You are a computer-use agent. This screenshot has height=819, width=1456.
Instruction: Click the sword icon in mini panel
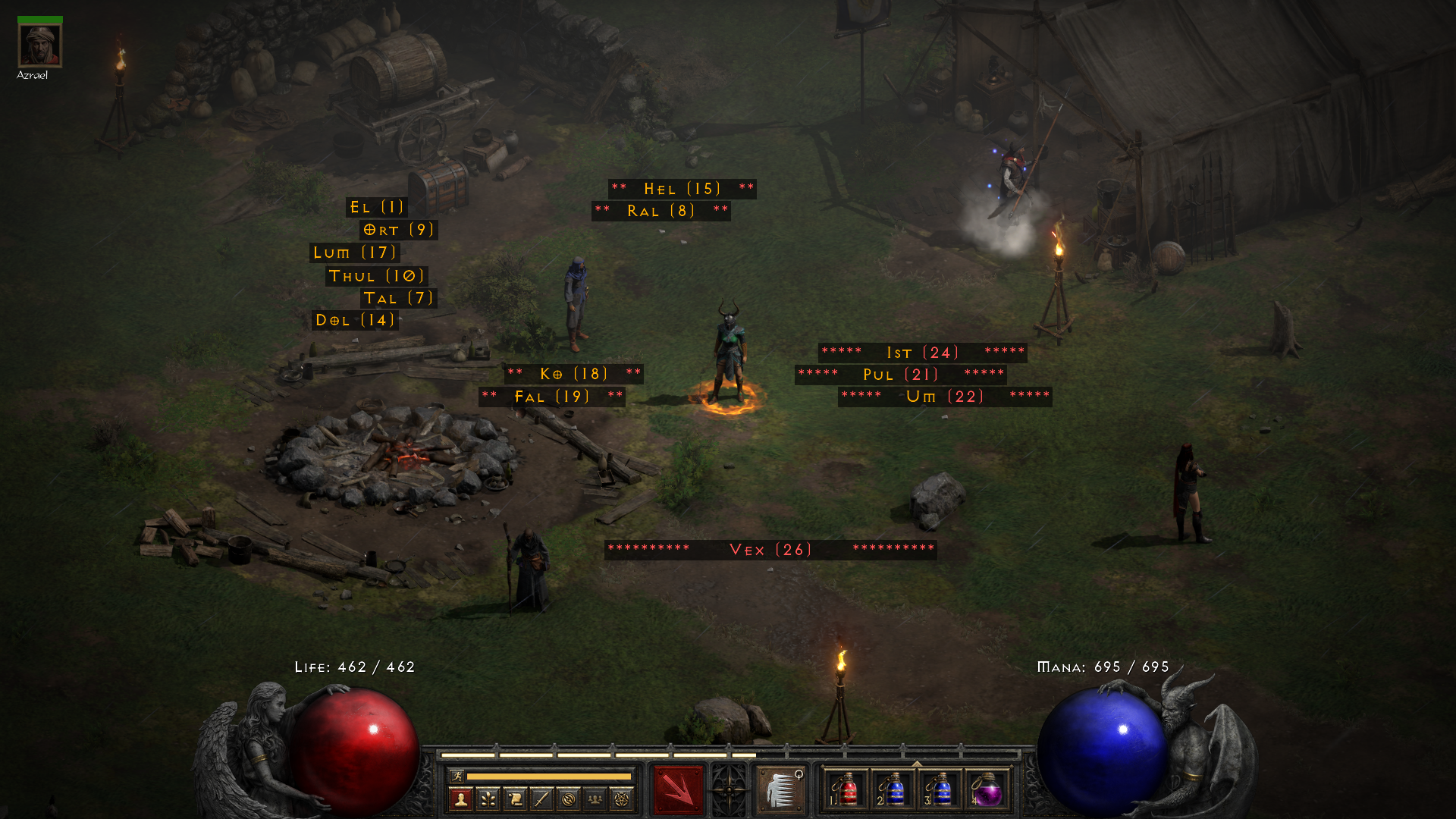[541, 799]
